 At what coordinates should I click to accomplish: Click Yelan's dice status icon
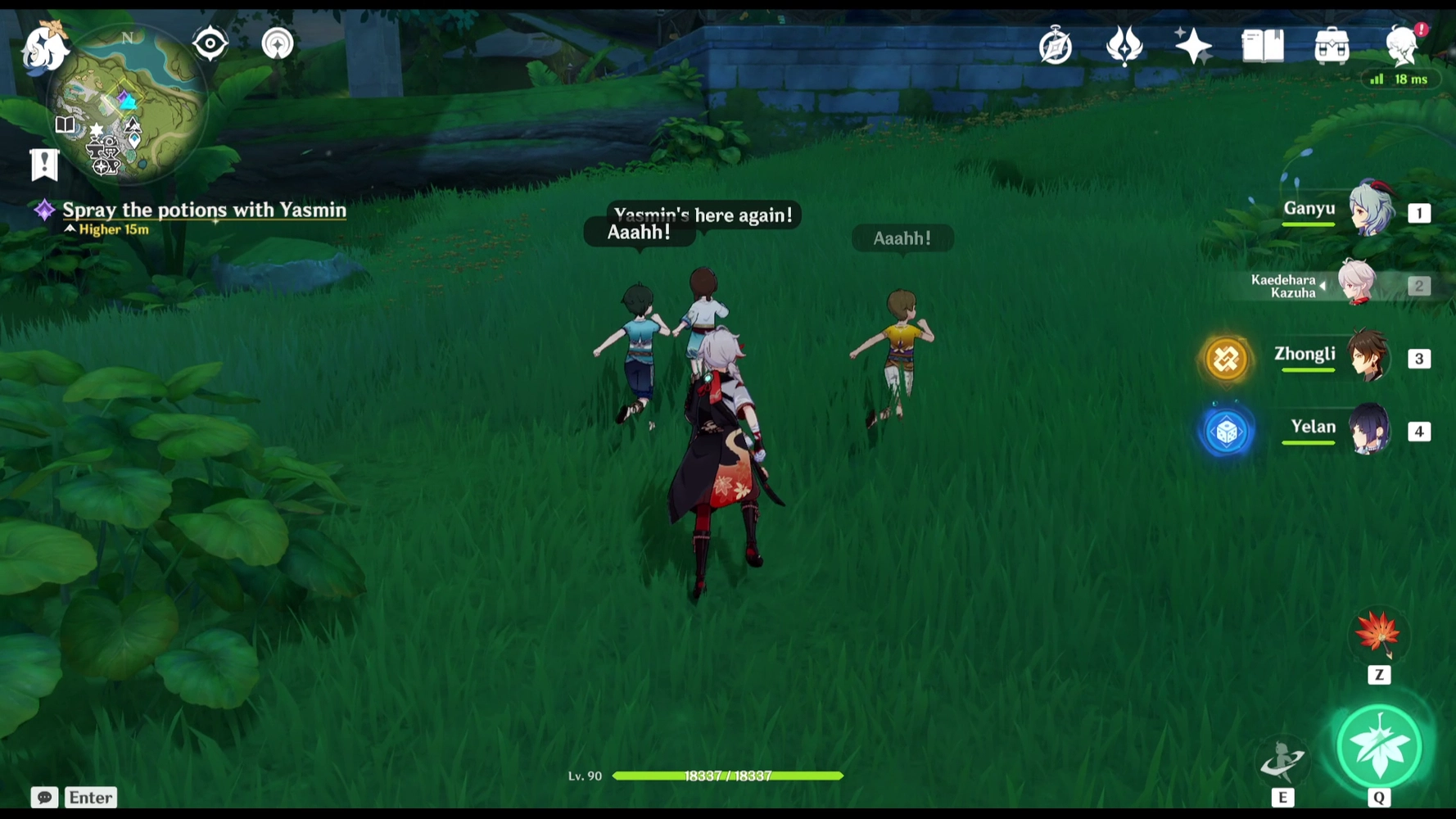pos(1227,430)
